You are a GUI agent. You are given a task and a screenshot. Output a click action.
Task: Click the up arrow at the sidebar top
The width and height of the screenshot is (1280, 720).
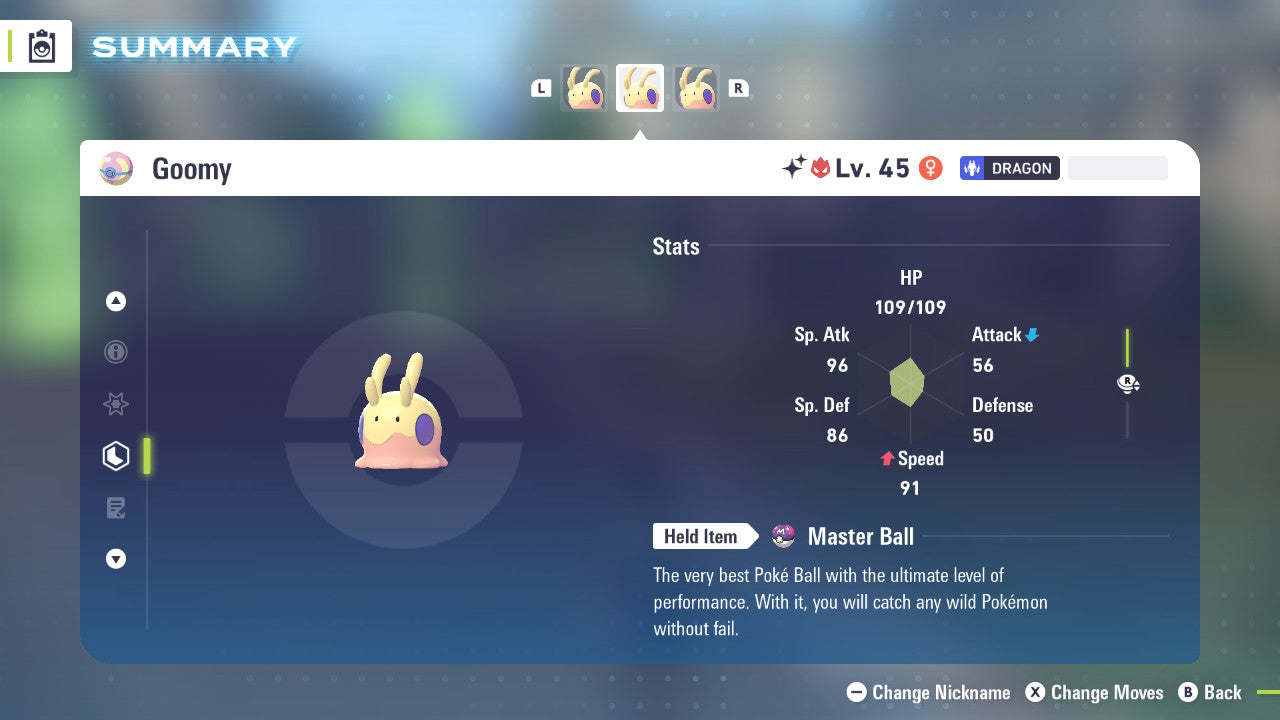pos(116,301)
